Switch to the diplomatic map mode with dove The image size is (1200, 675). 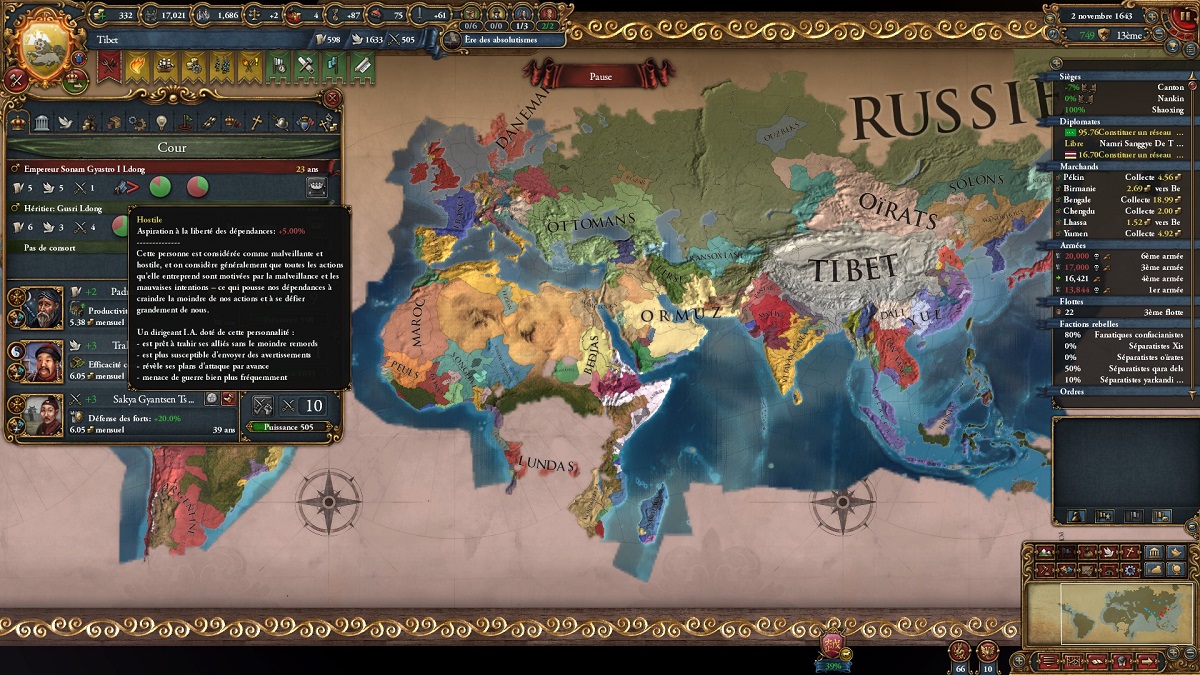pos(1108,552)
